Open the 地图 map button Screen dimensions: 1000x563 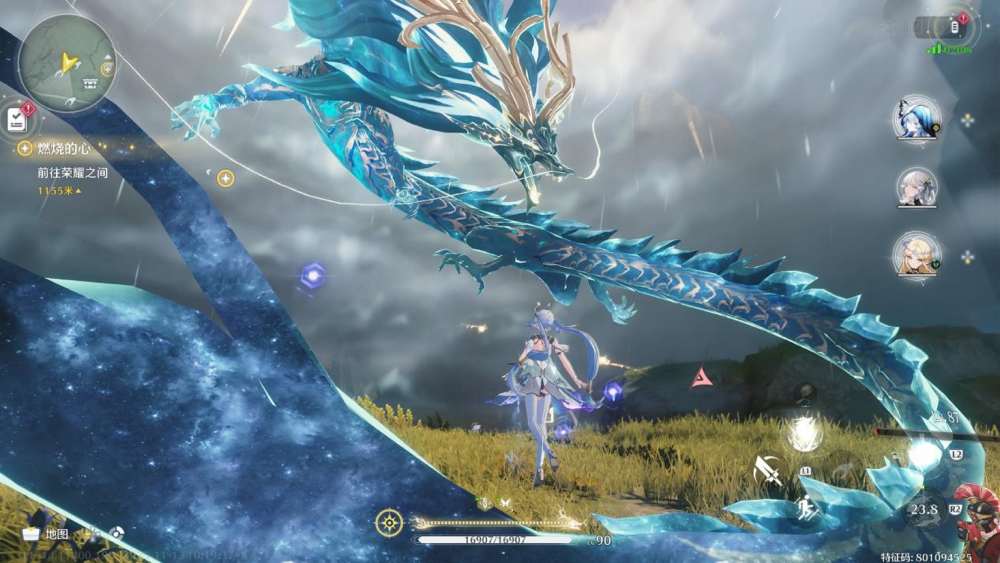point(46,534)
